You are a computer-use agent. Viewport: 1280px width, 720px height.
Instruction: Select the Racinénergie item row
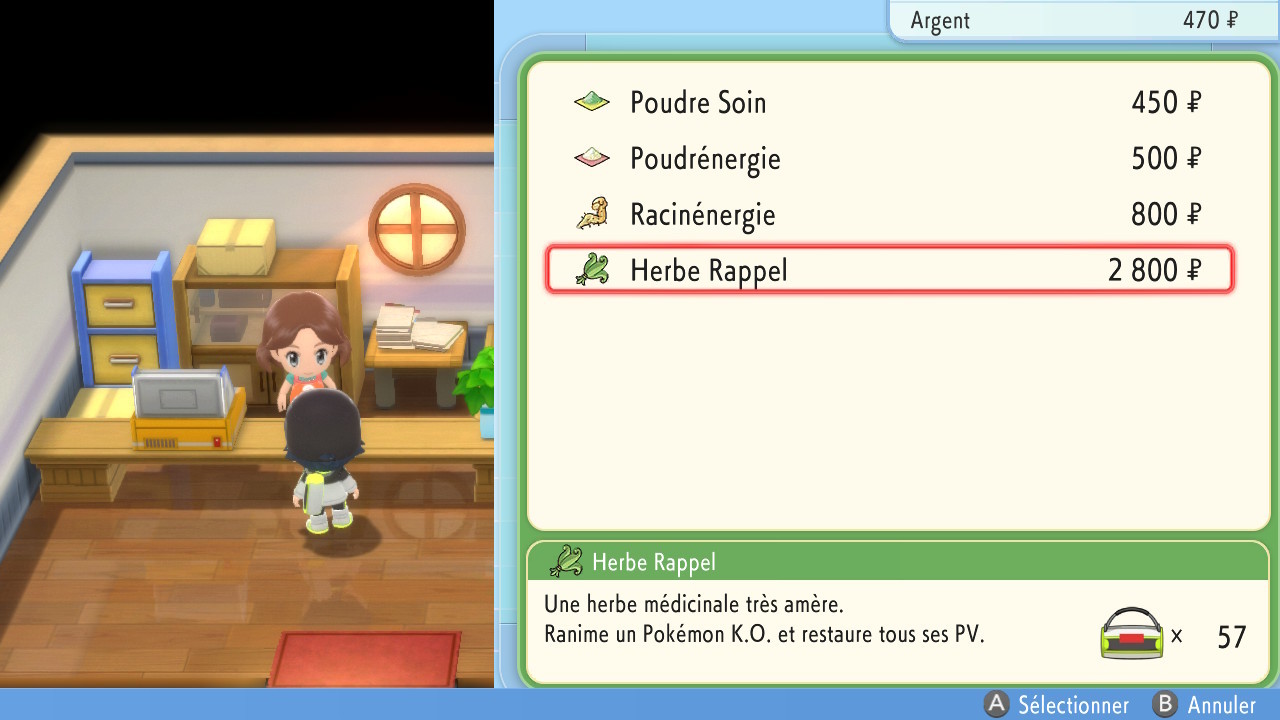pyautogui.click(x=890, y=213)
